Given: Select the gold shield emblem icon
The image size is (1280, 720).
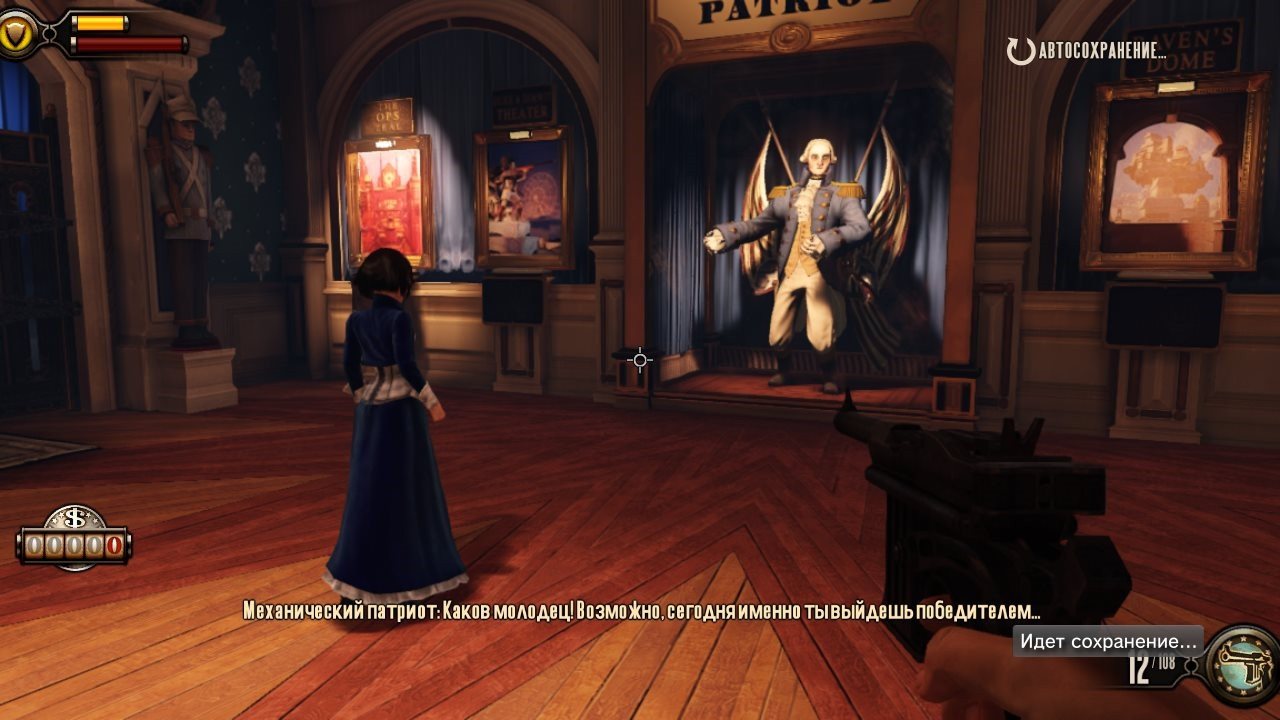Looking at the screenshot, I should coord(16,36).
